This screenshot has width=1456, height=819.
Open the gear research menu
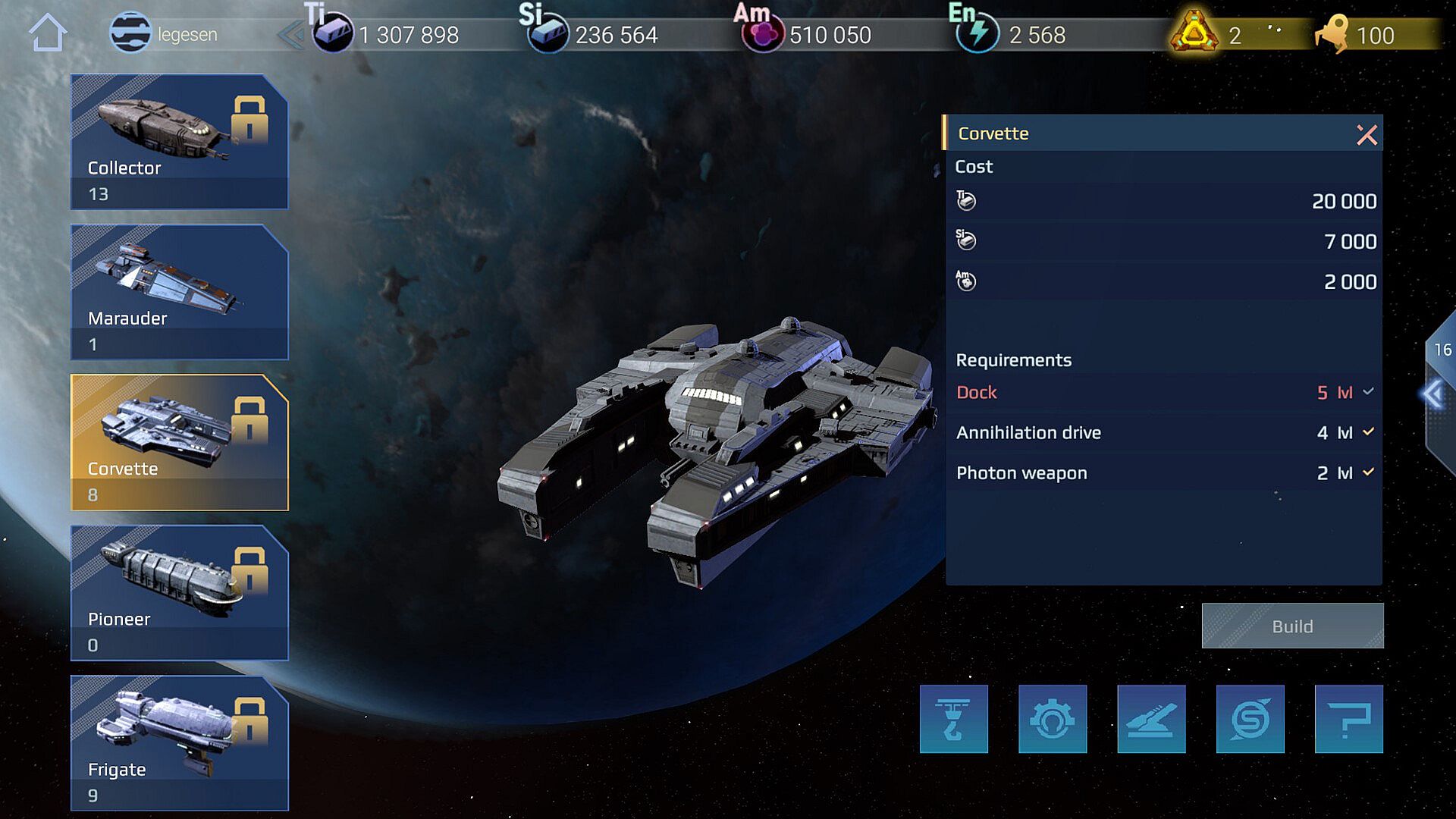pyautogui.click(x=1053, y=719)
